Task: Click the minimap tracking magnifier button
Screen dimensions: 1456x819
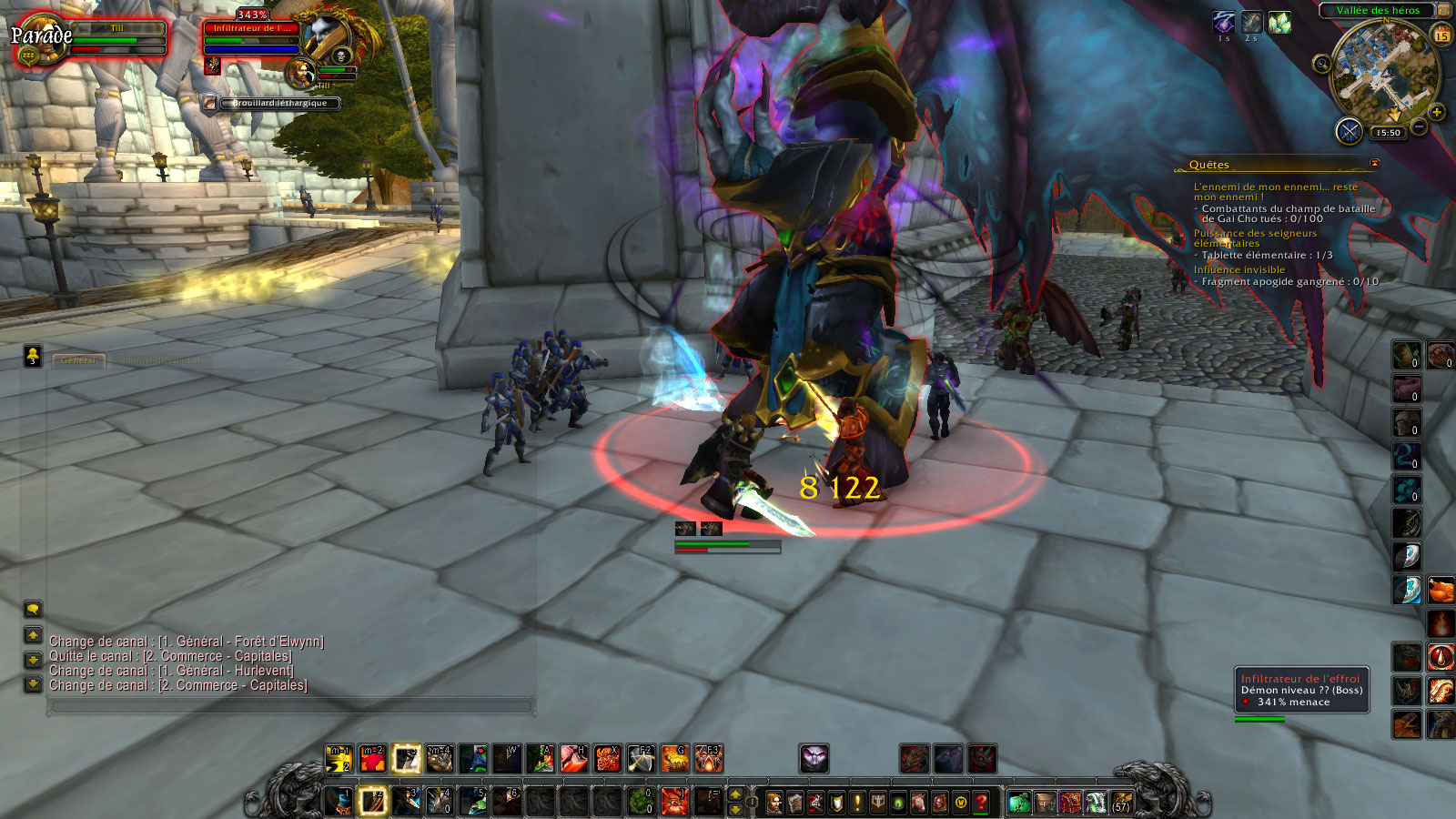Action: (x=1321, y=64)
